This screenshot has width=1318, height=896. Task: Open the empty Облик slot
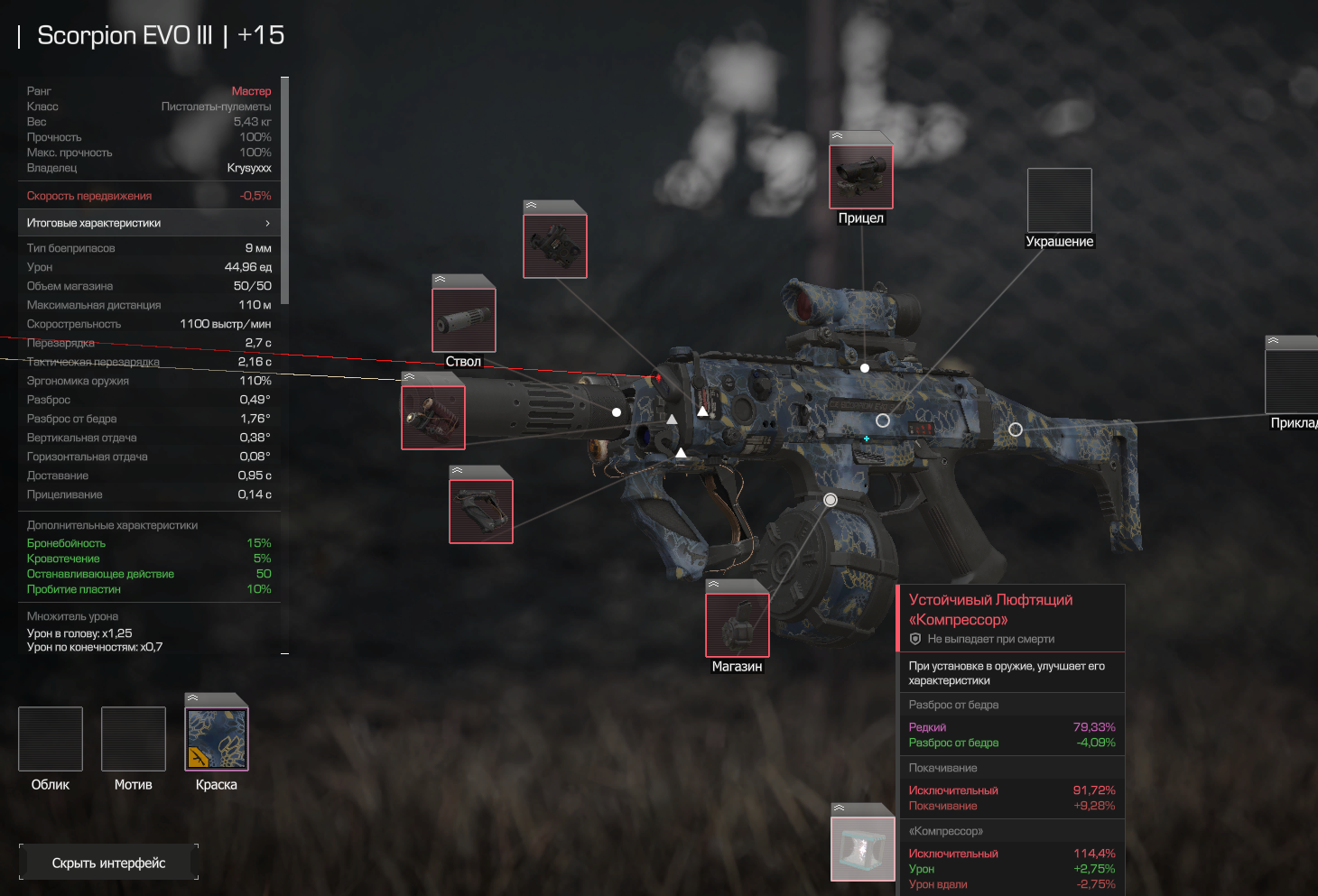(x=51, y=739)
